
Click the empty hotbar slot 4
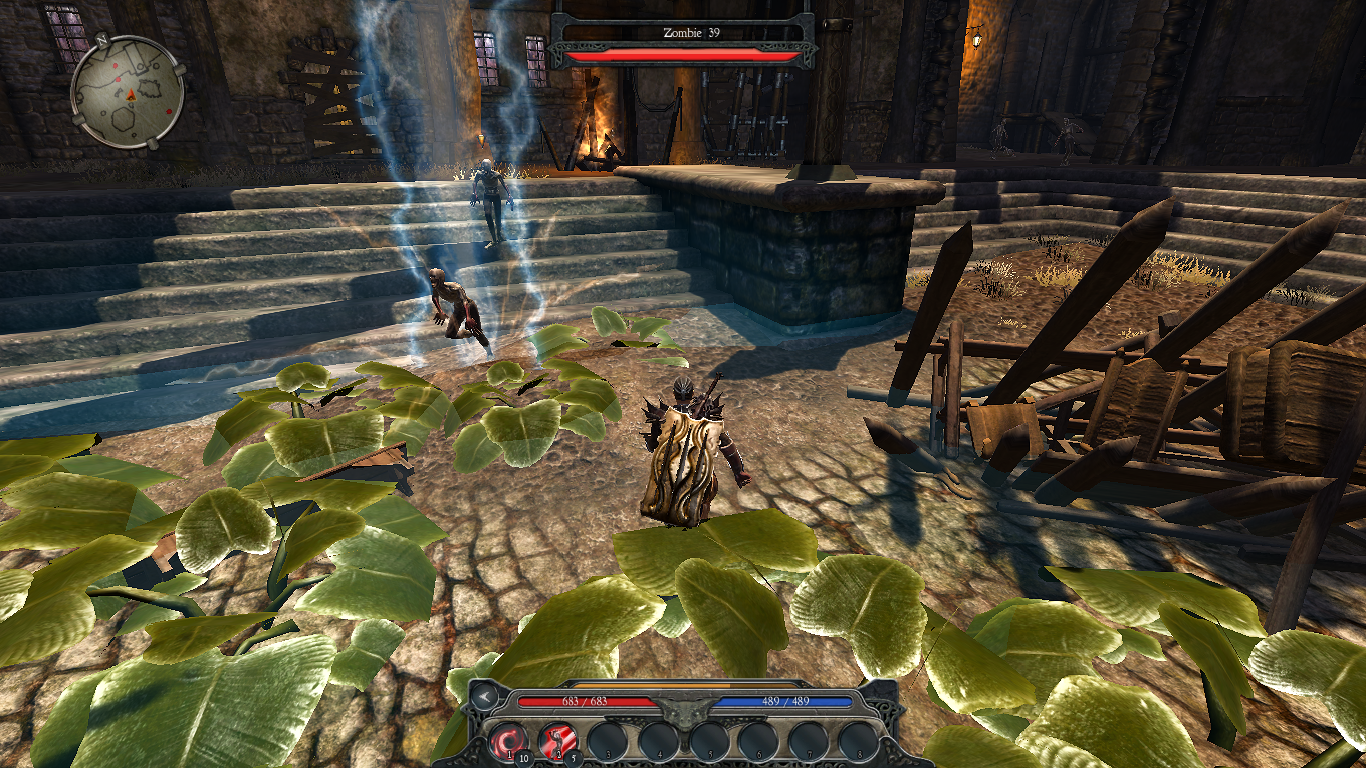coord(658,739)
